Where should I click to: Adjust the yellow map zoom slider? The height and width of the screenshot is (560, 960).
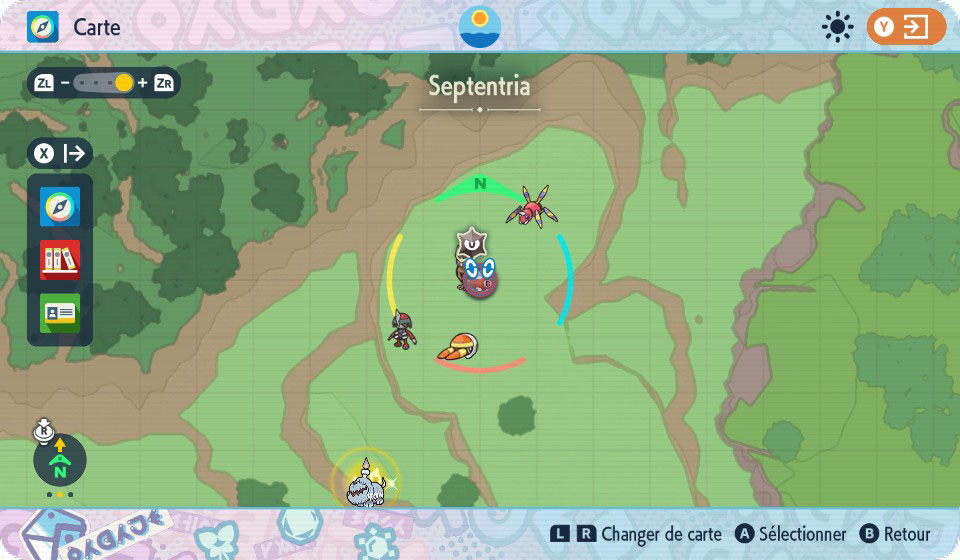[x=123, y=83]
